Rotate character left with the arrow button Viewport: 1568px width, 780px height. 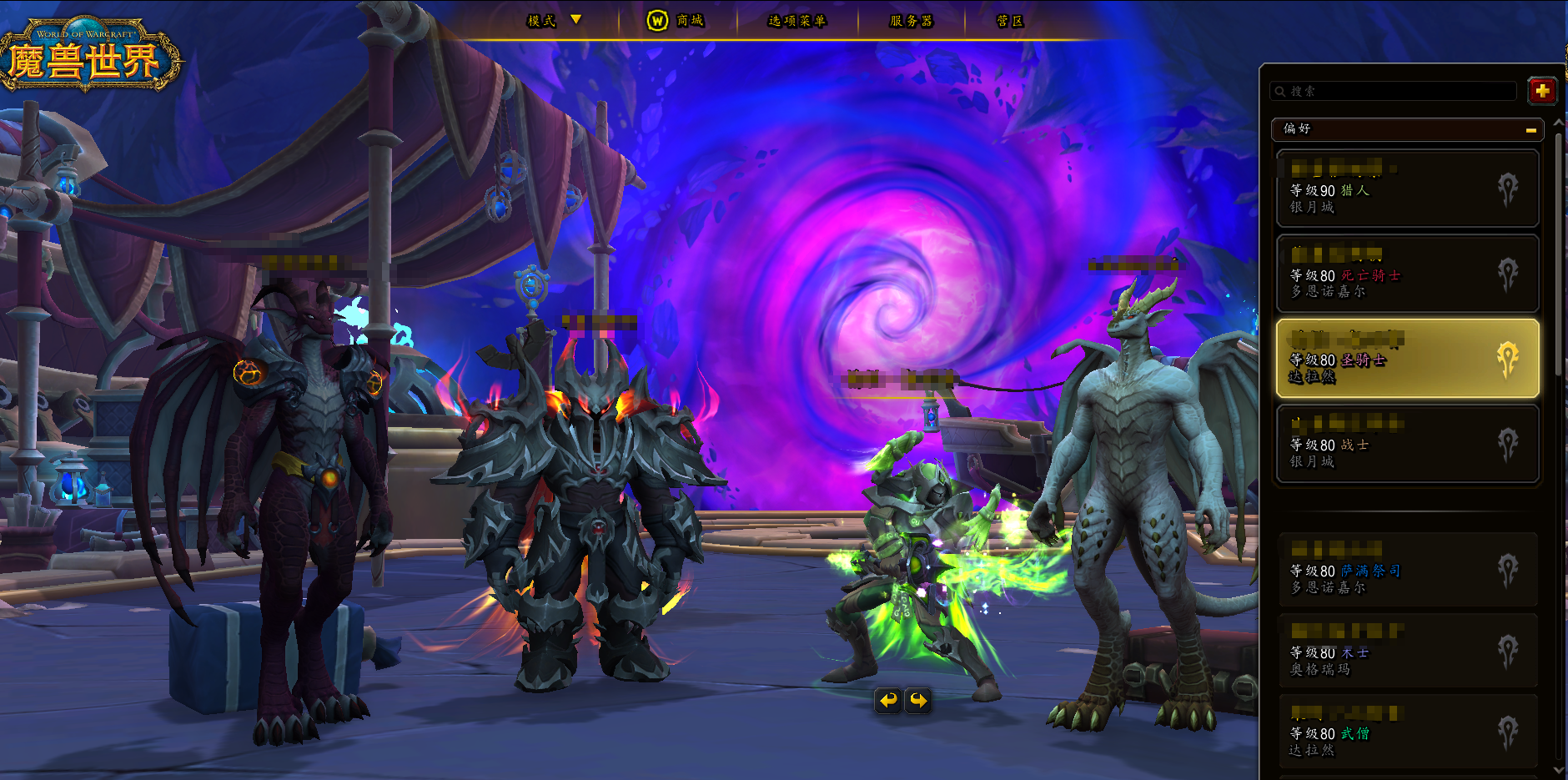click(x=888, y=700)
